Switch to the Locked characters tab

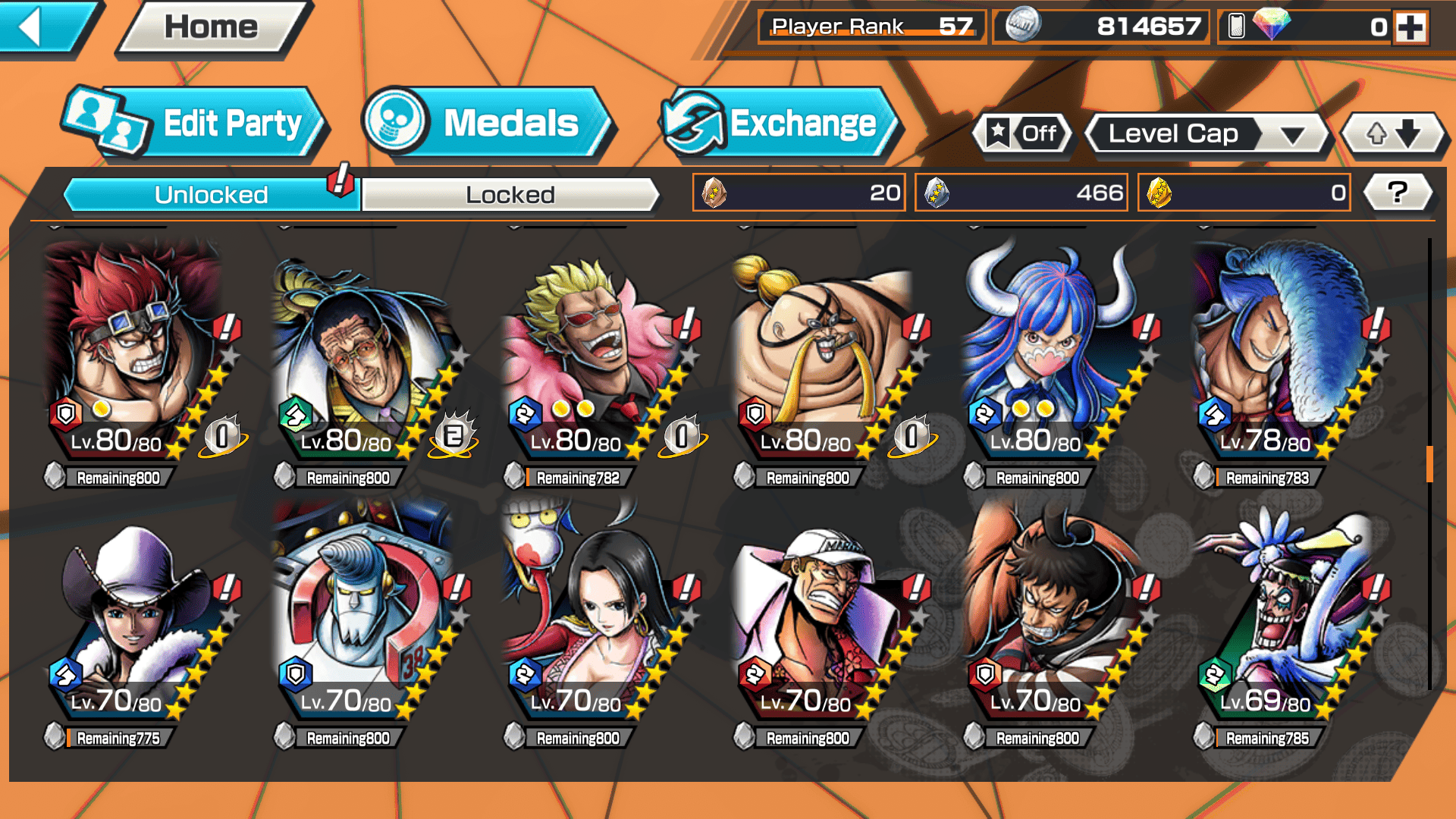point(510,195)
